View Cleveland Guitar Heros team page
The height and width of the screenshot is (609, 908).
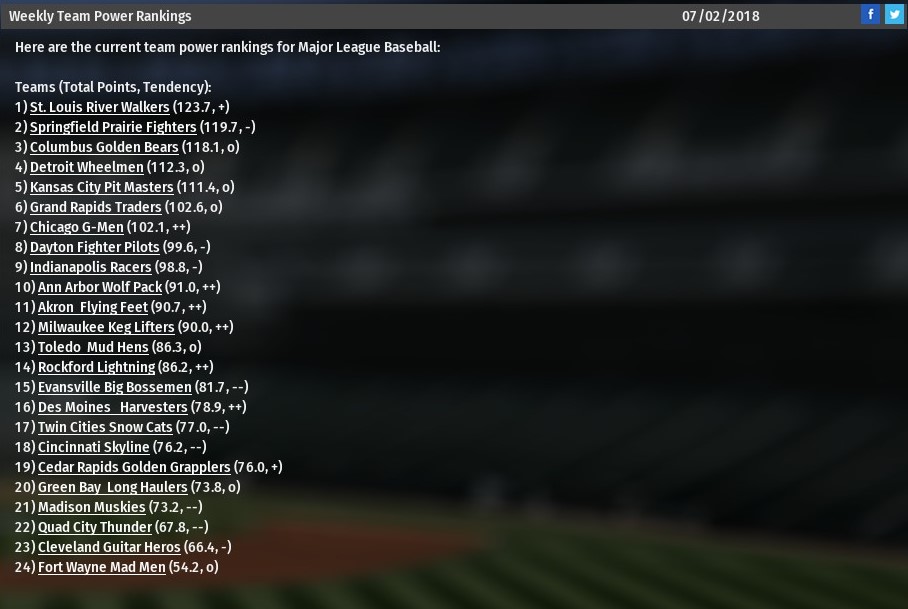coord(109,547)
